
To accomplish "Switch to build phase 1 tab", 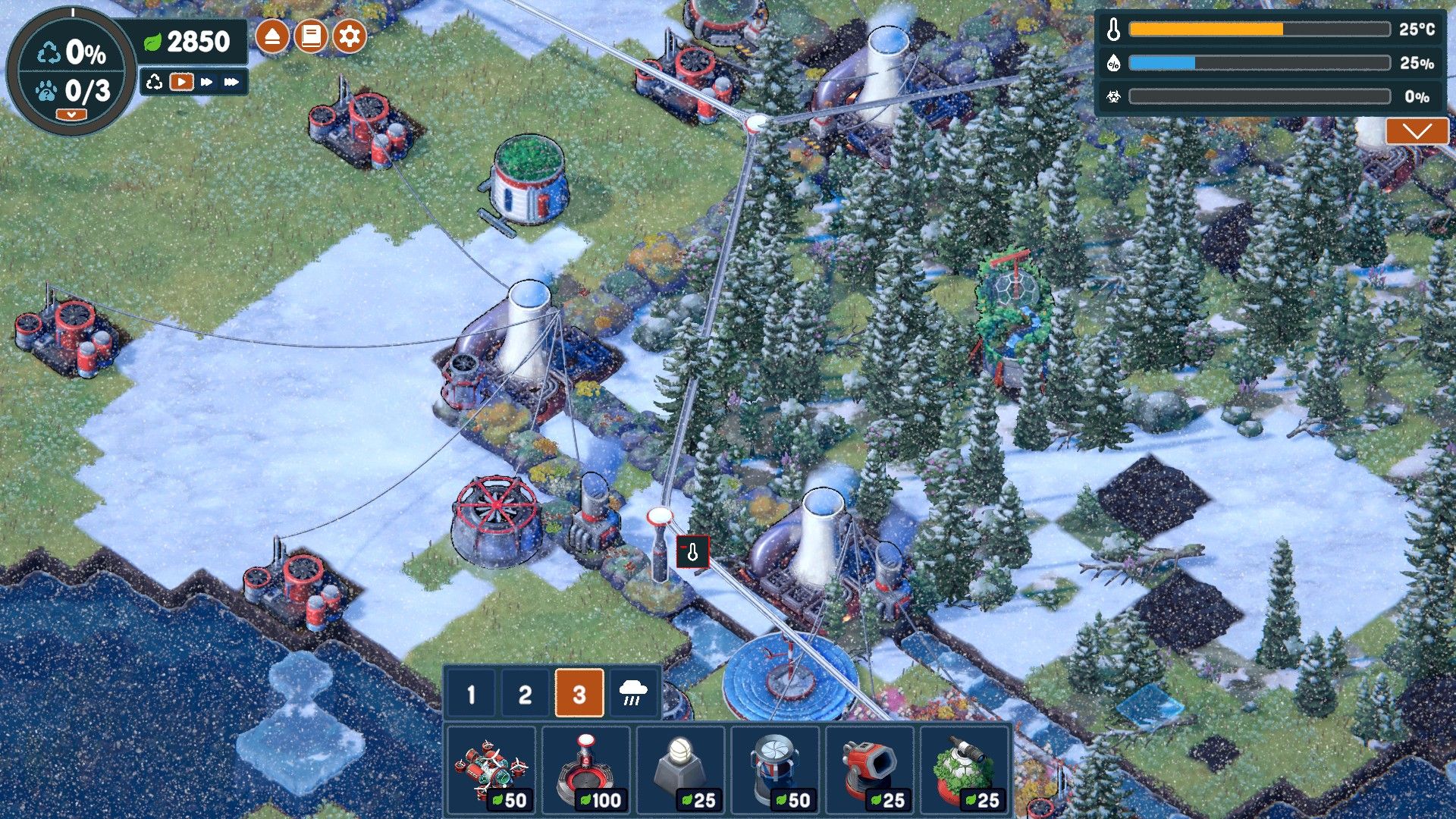I will click(472, 692).
